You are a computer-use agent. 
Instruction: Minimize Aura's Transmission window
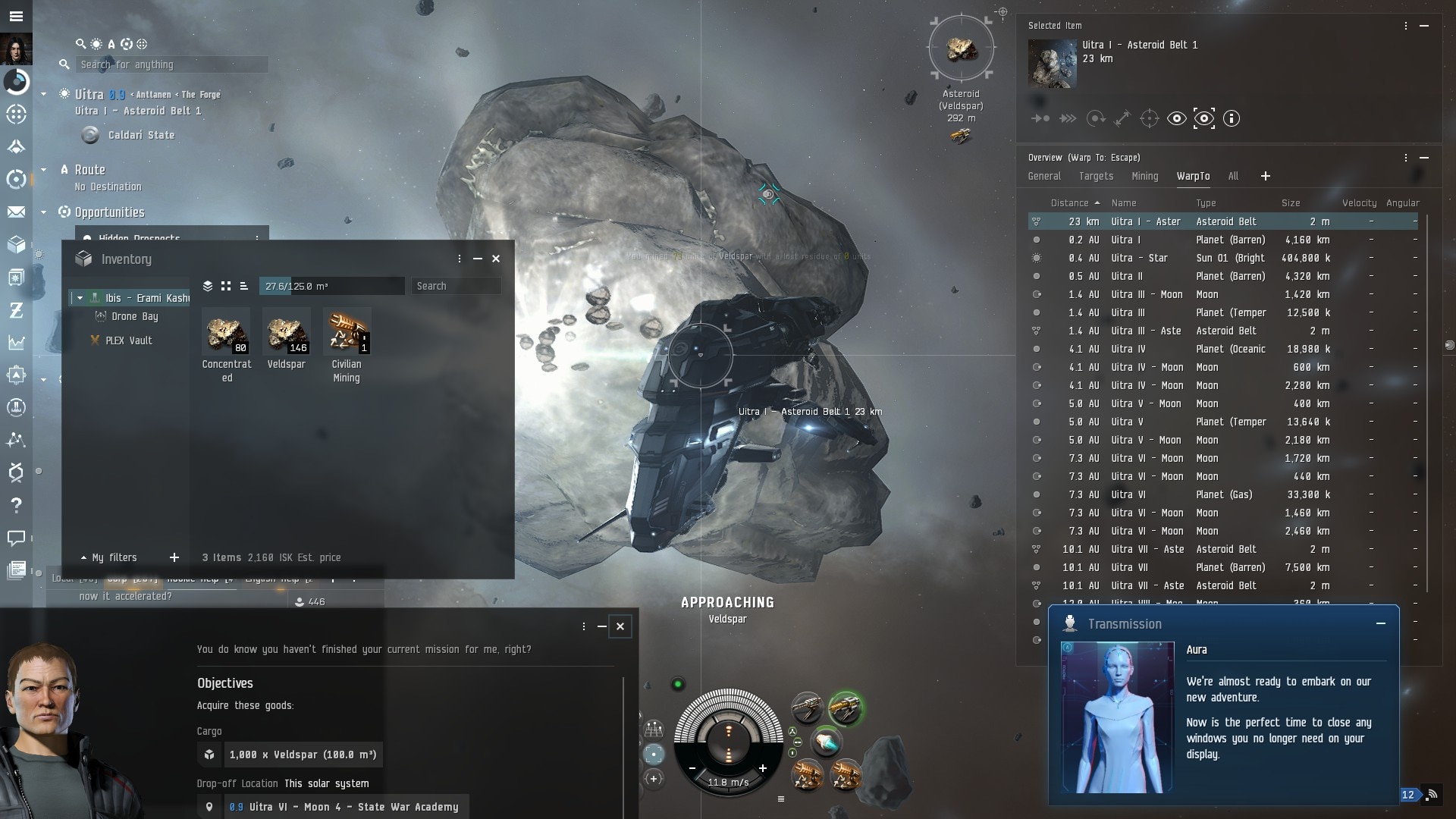(1381, 623)
